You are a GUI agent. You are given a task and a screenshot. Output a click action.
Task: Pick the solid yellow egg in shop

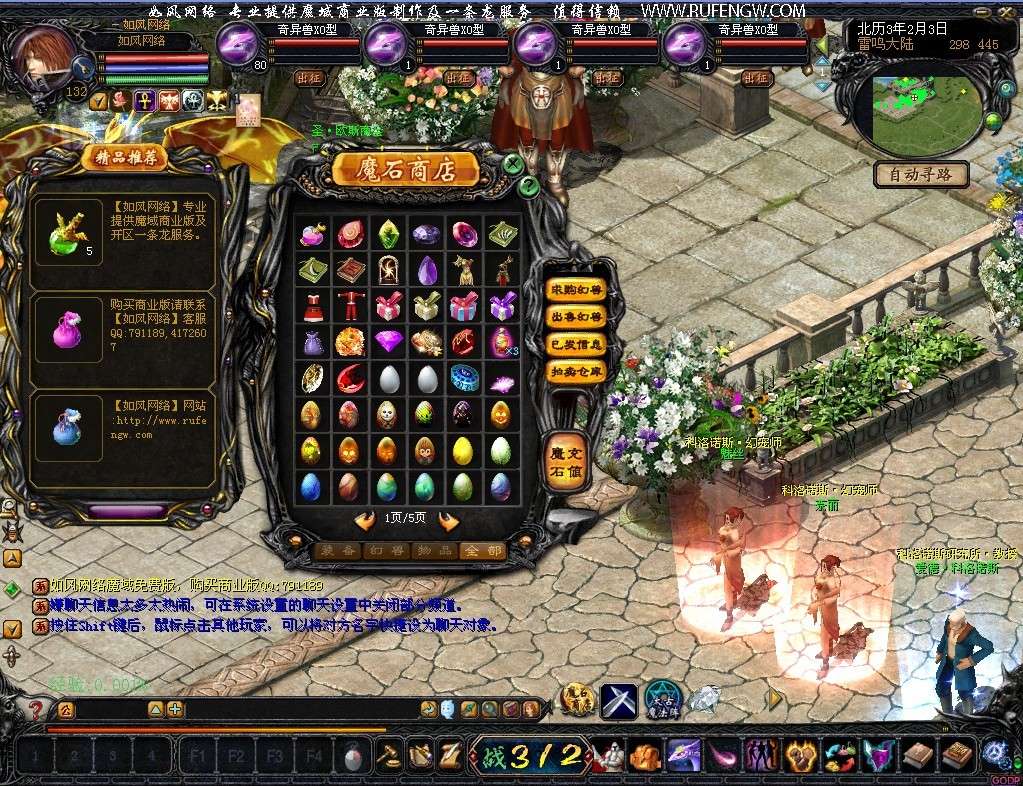tap(462, 450)
